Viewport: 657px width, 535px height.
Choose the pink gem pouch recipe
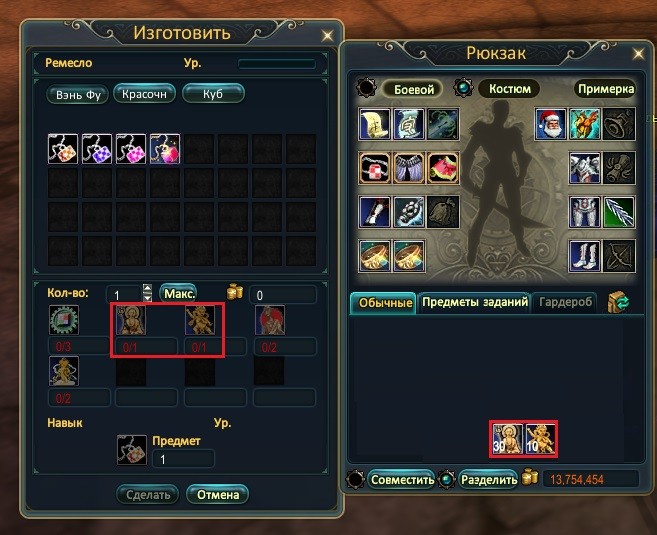point(131,150)
